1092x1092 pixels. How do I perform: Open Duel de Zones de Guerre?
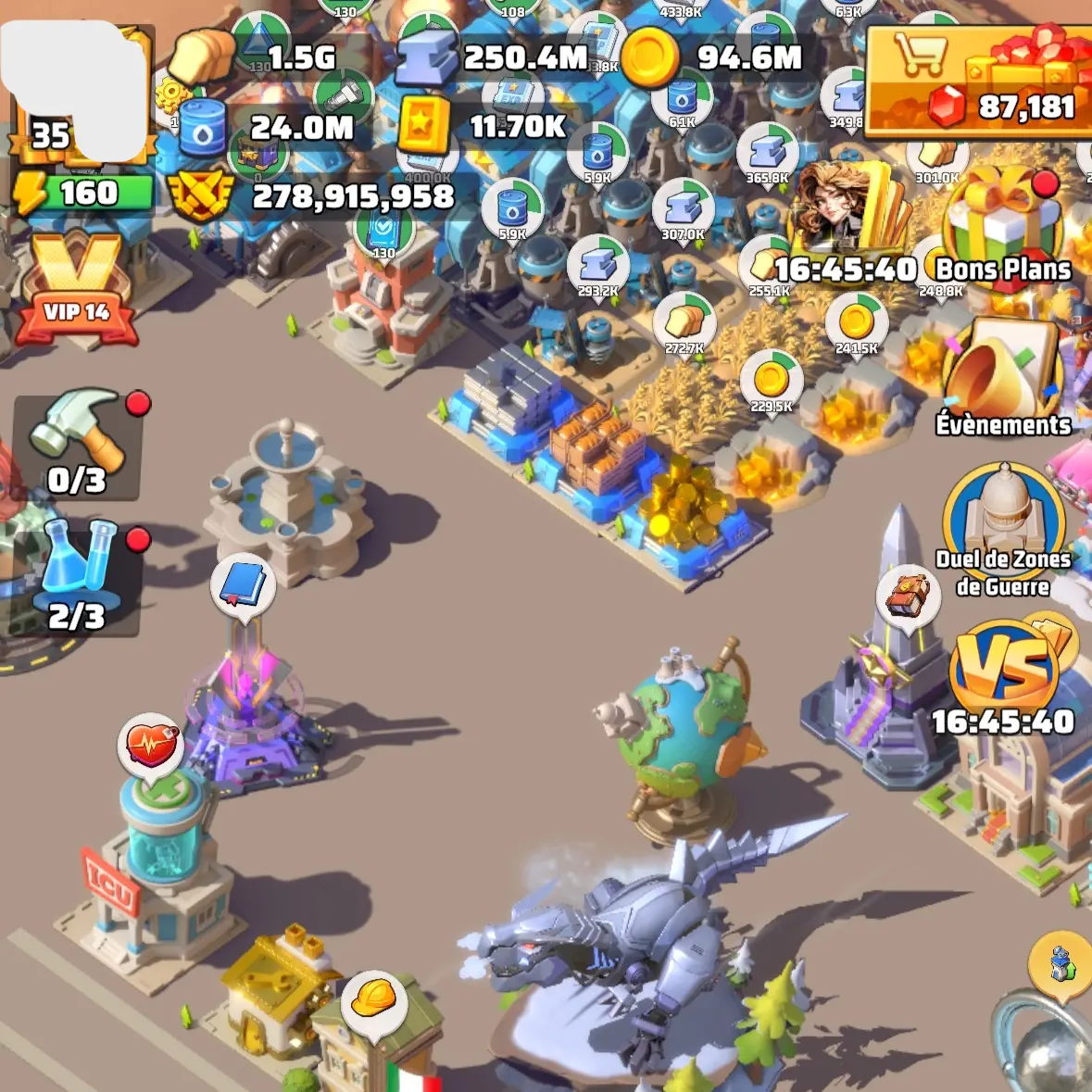[1003, 528]
